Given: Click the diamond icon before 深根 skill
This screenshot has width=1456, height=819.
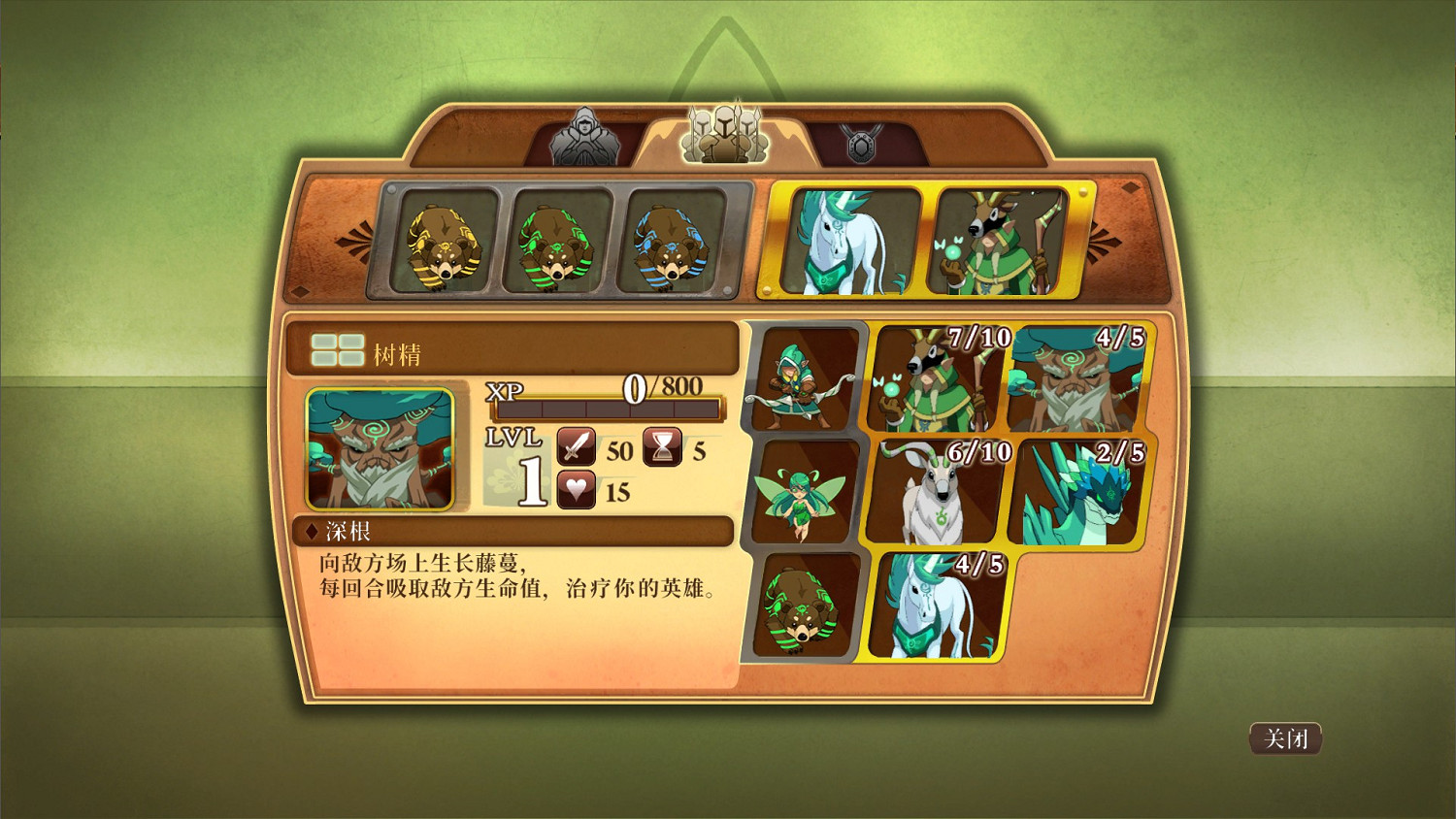Looking at the screenshot, I should coord(311,530).
